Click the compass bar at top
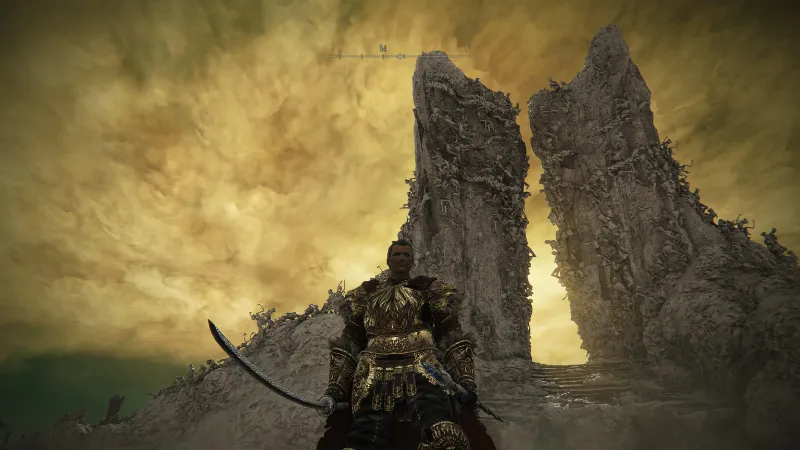Image resolution: width=800 pixels, height=450 pixels. [x=398, y=53]
